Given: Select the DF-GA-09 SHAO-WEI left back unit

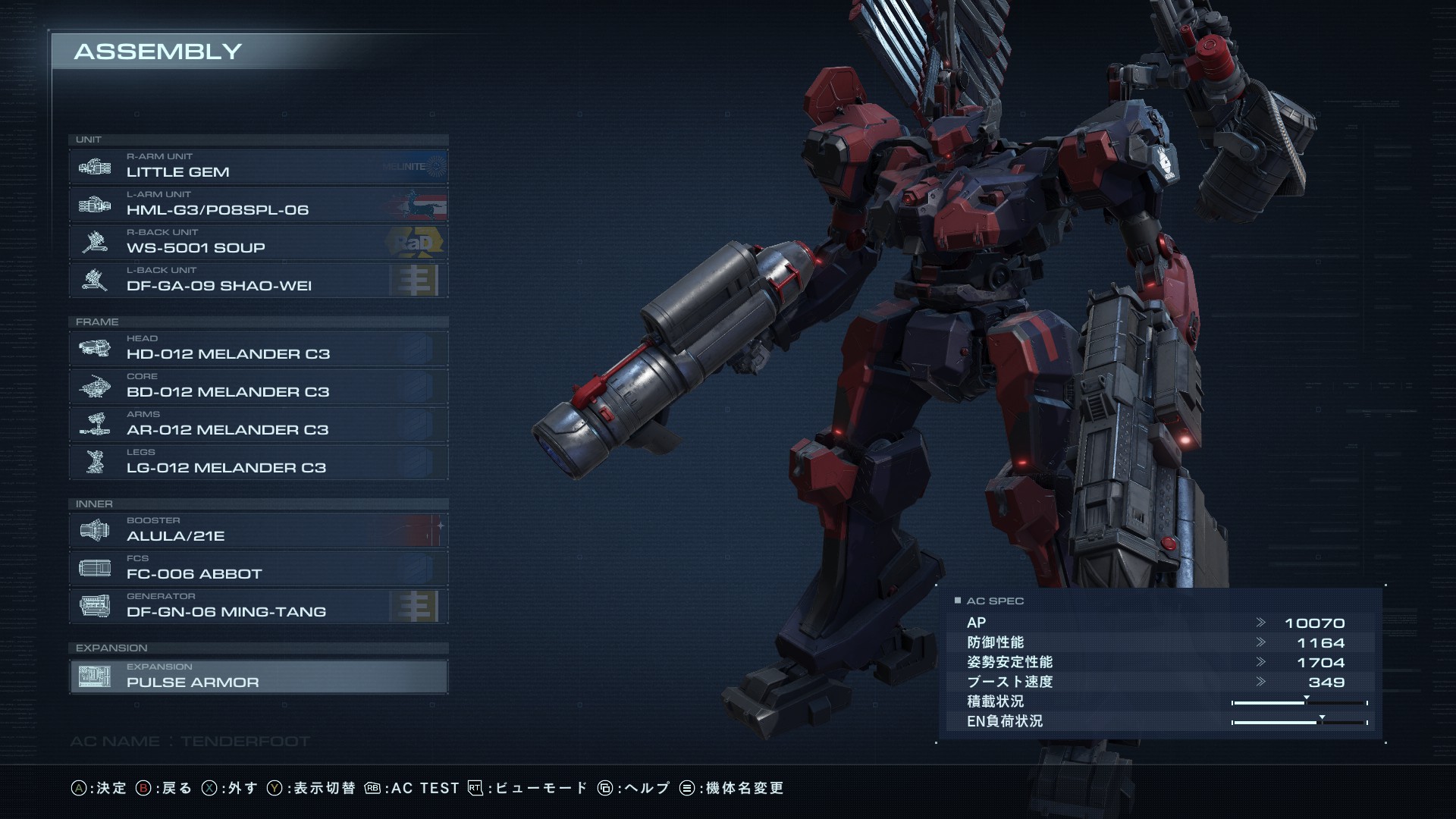Looking at the screenshot, I should point(258,280).
